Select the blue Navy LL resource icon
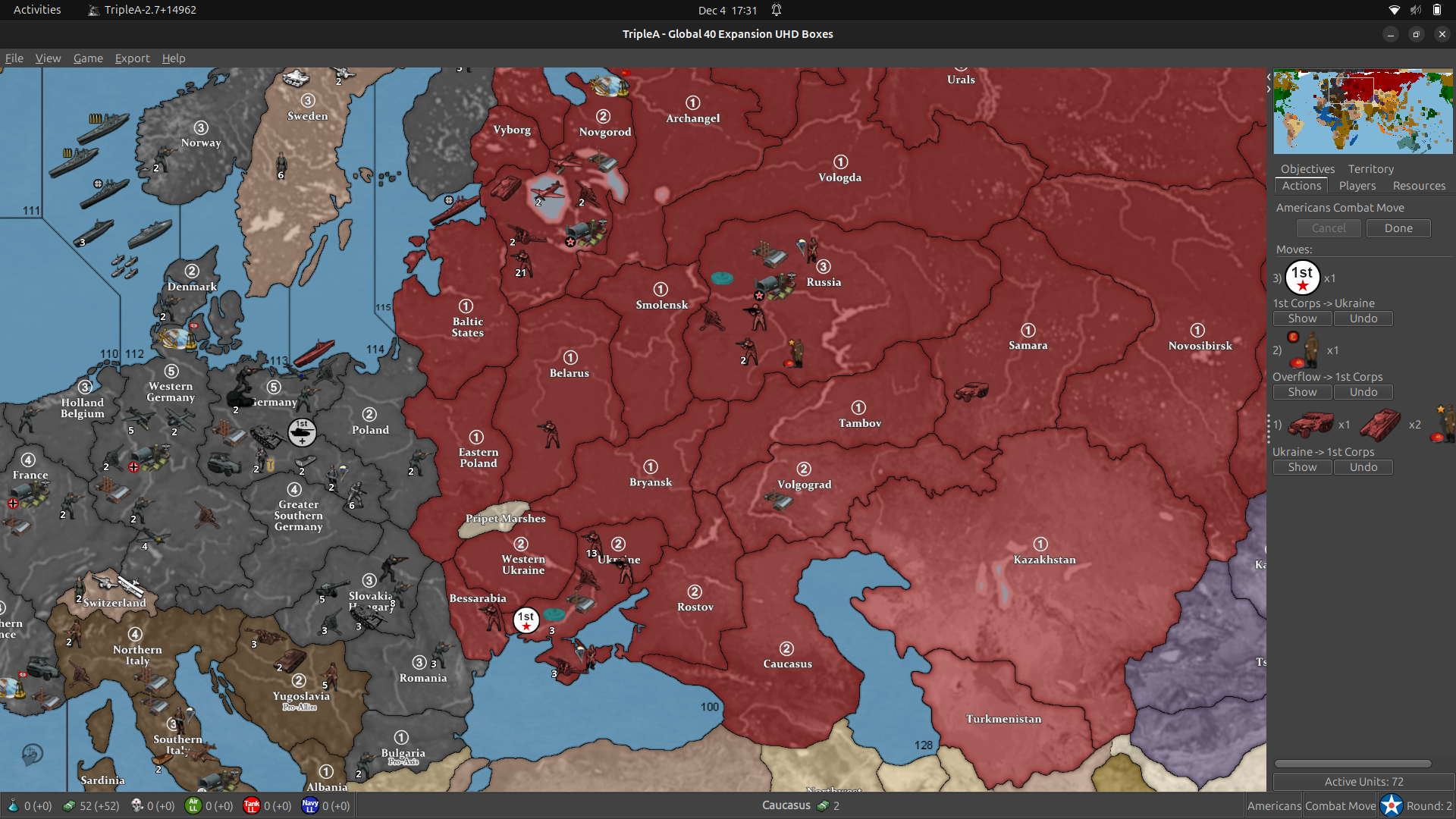The height and width of the screenshot is (819, 1456). (310, 805)
